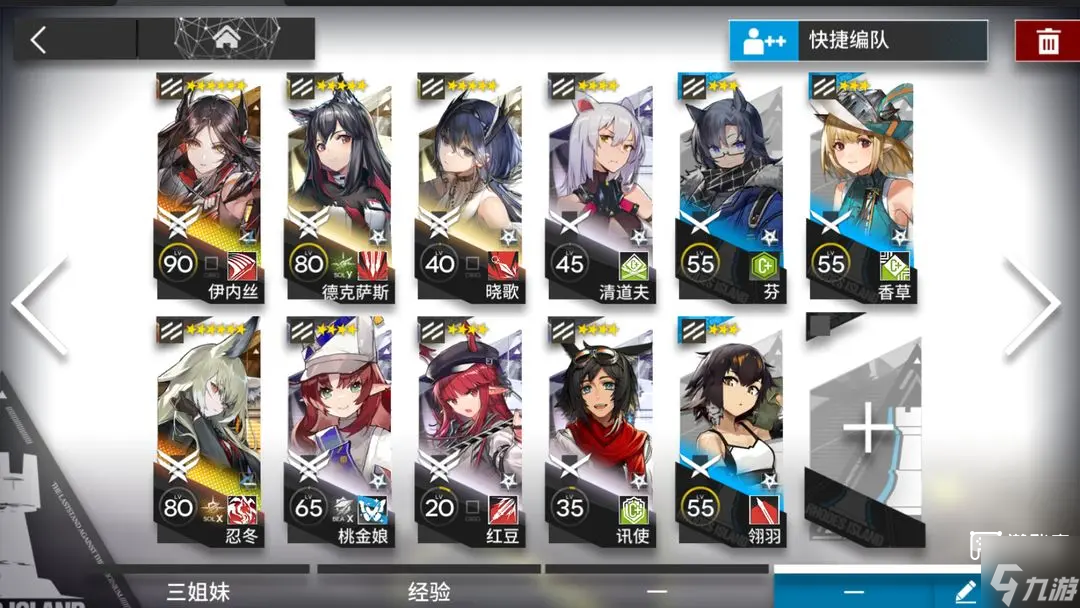Go back with the left arrow button
1080x608 pixels.
pyautogui.click(x=40, y=40)
